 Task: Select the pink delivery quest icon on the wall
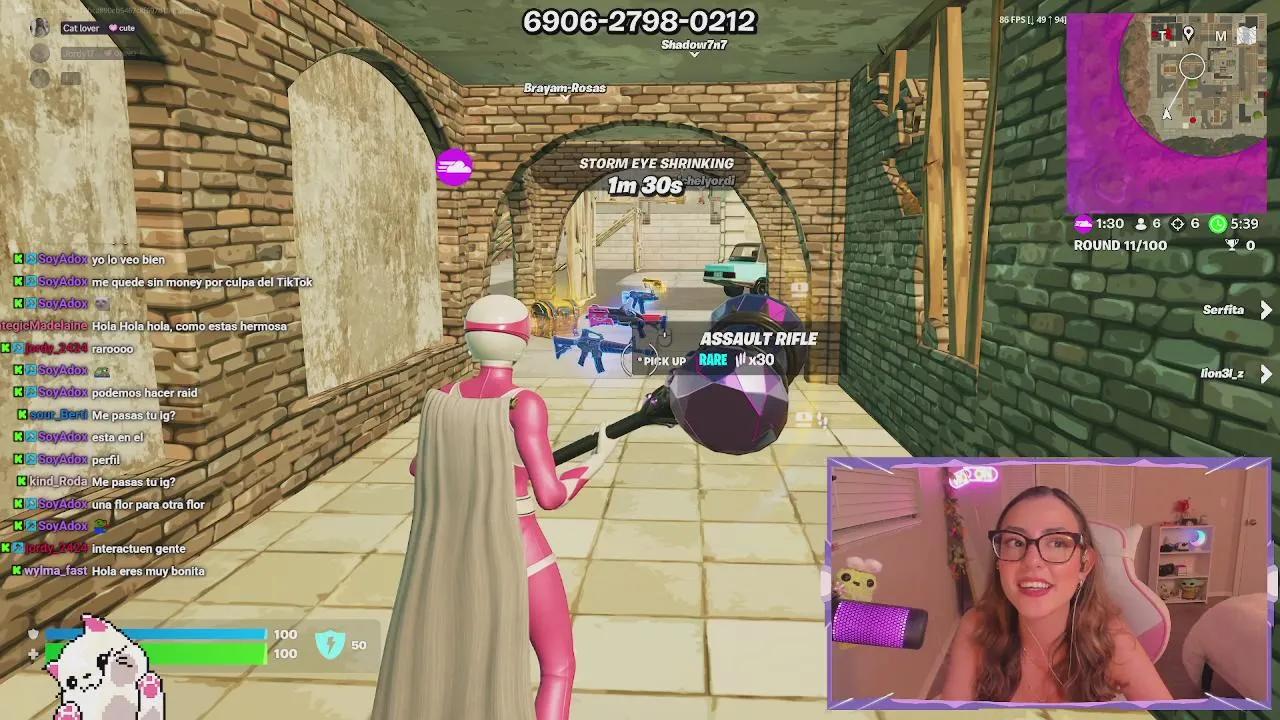click(x=453, y=167)
